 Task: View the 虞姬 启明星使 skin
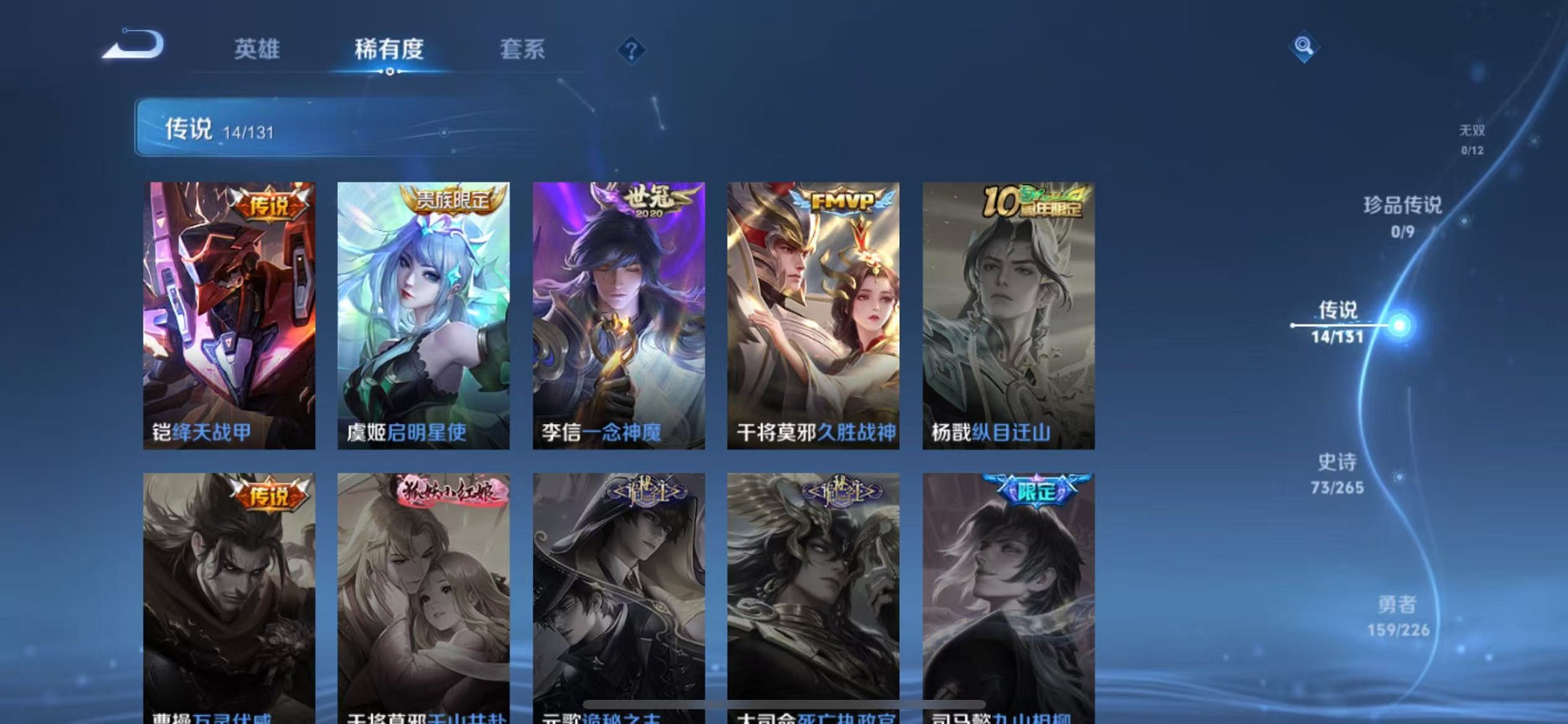423,310
